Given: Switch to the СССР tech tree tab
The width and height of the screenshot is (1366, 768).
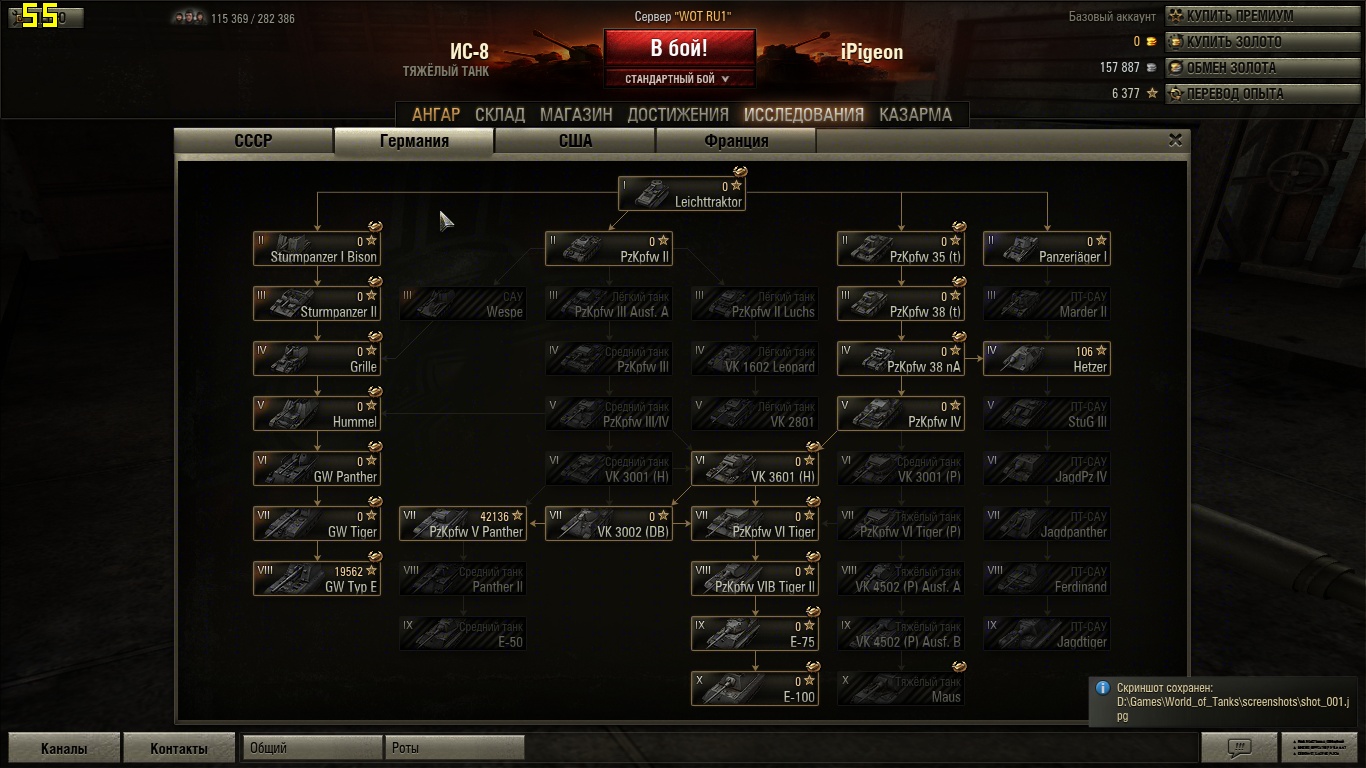Looking at the screenshot, I should pyautogui.click(x=253, y=141).
